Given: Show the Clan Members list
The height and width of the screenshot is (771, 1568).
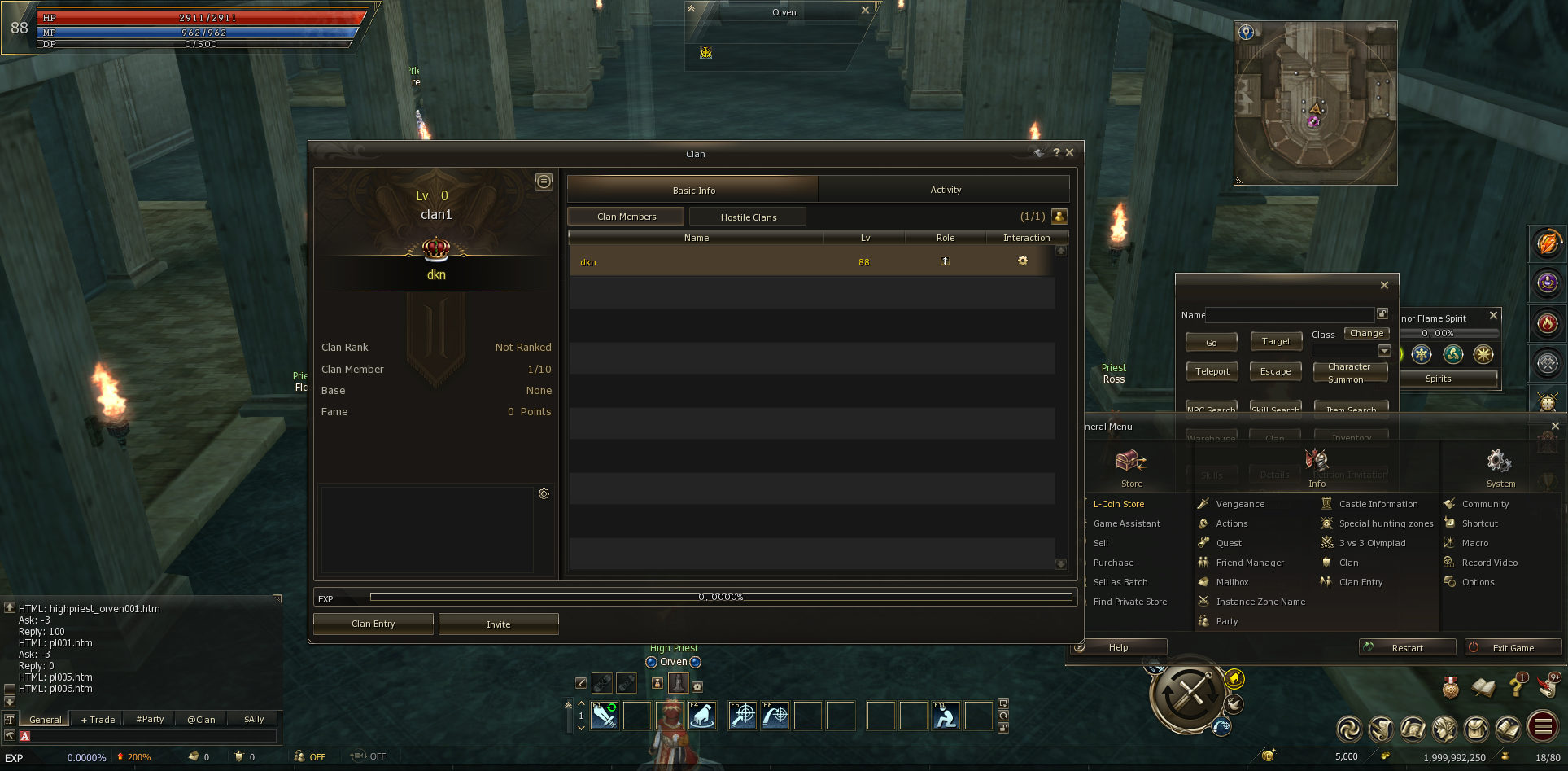Looking at the screenshot, I should tap(626, 217).
